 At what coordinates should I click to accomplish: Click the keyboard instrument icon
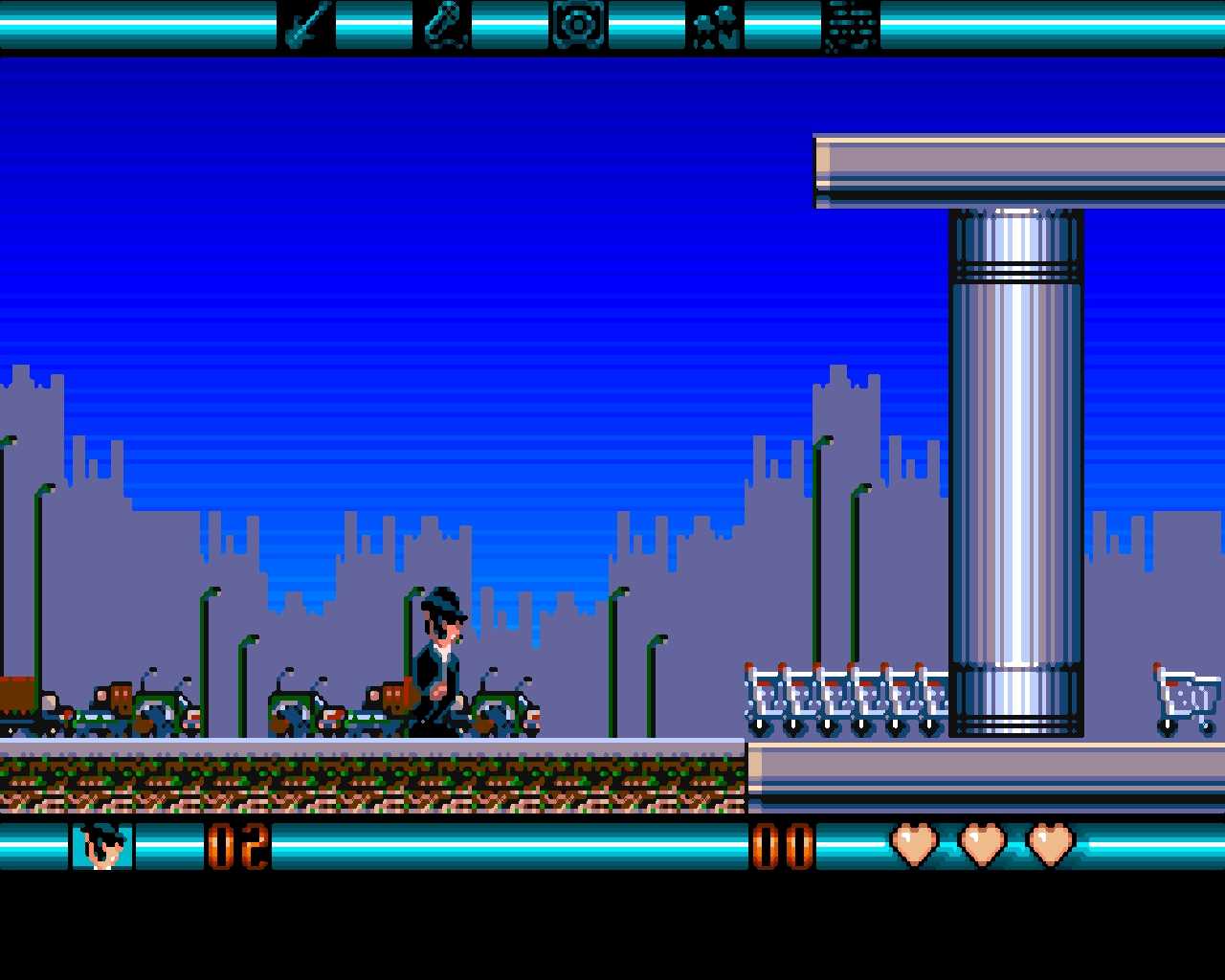715,25
